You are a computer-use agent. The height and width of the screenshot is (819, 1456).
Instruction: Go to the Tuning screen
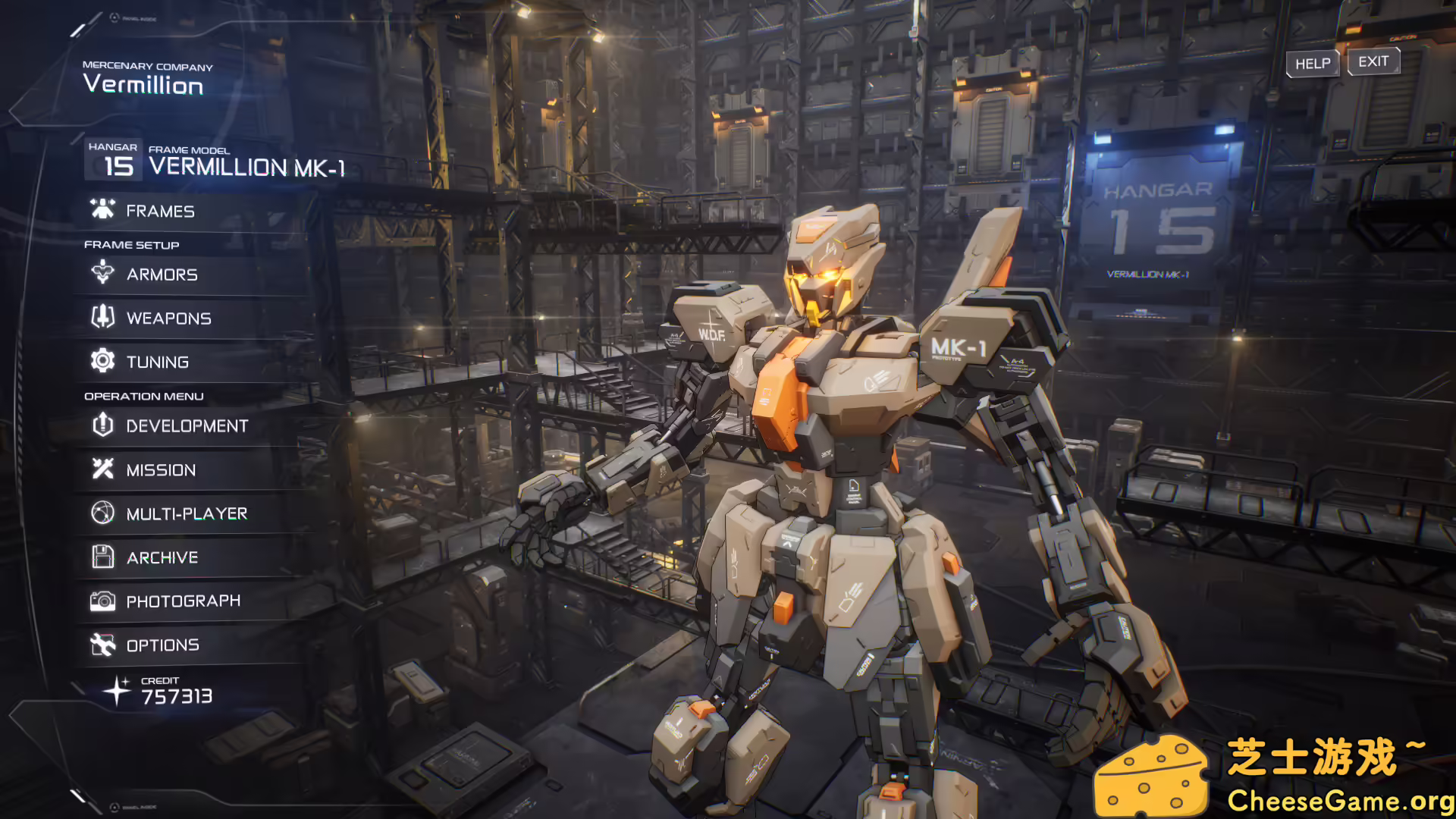point(157,362)
